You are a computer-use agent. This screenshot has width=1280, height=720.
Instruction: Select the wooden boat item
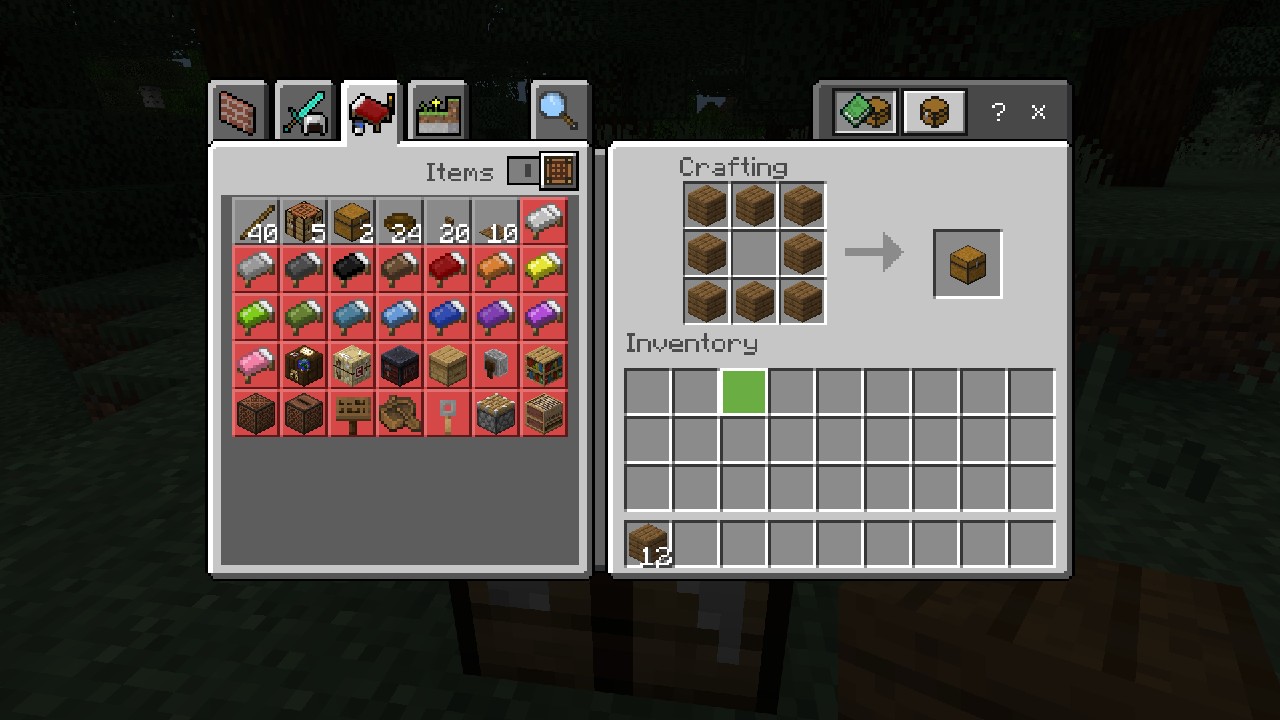pyautogui.click(x=399, y=414)
